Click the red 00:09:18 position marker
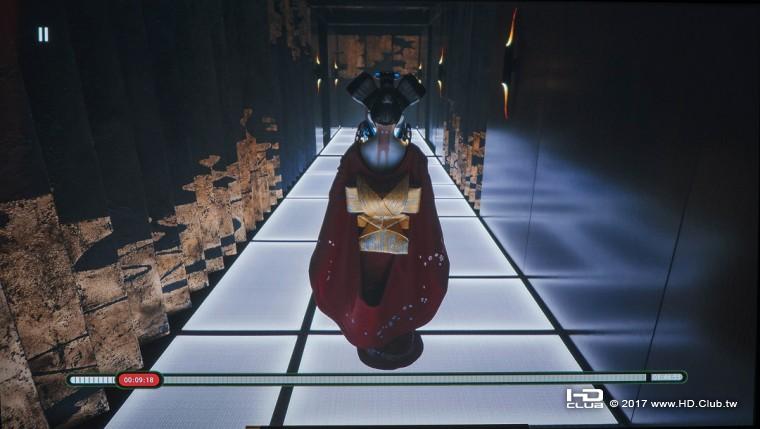Screen dimensions: 760x429 point(139,380)
